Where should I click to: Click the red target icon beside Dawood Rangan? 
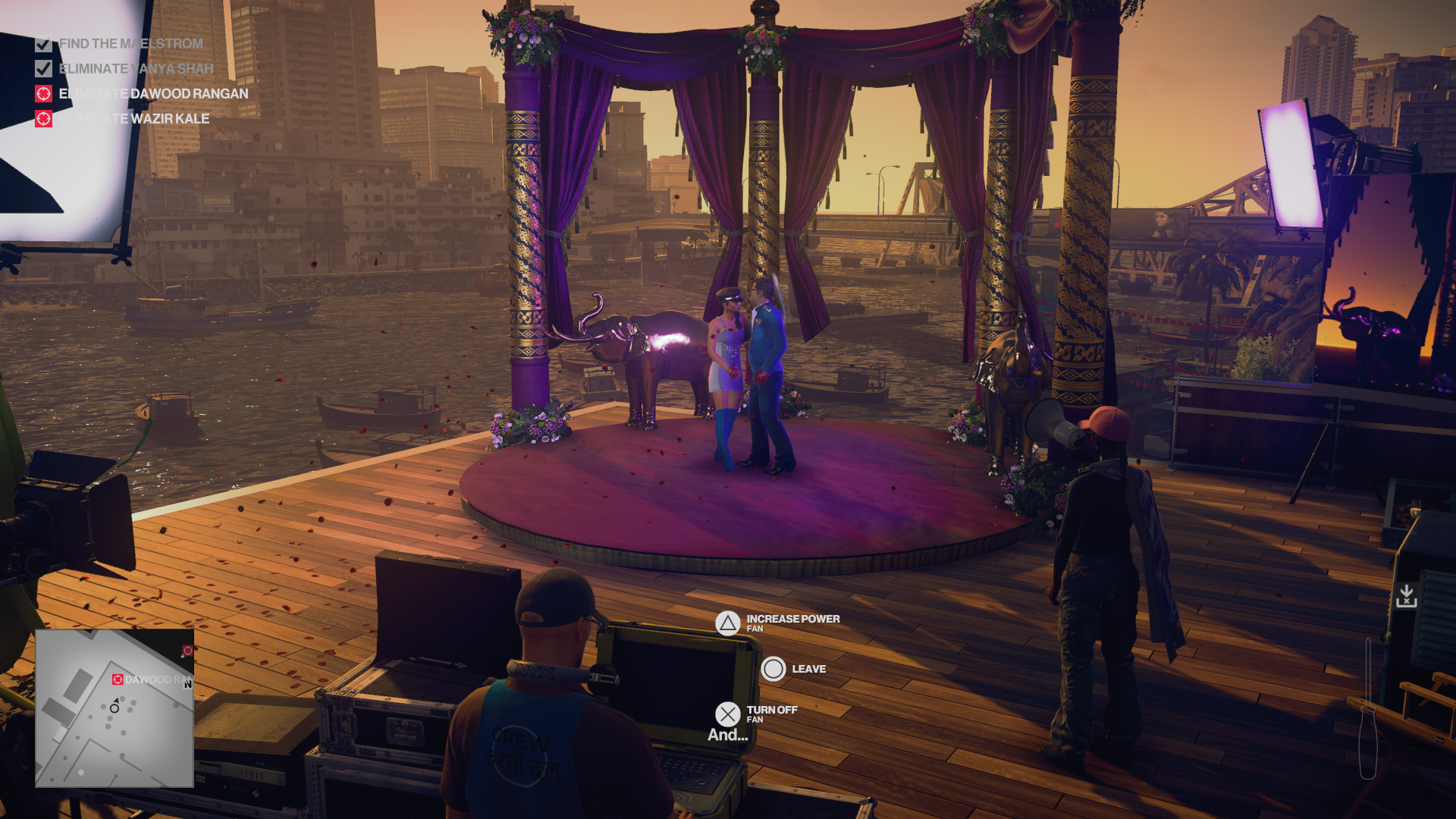tap(43, 93)
